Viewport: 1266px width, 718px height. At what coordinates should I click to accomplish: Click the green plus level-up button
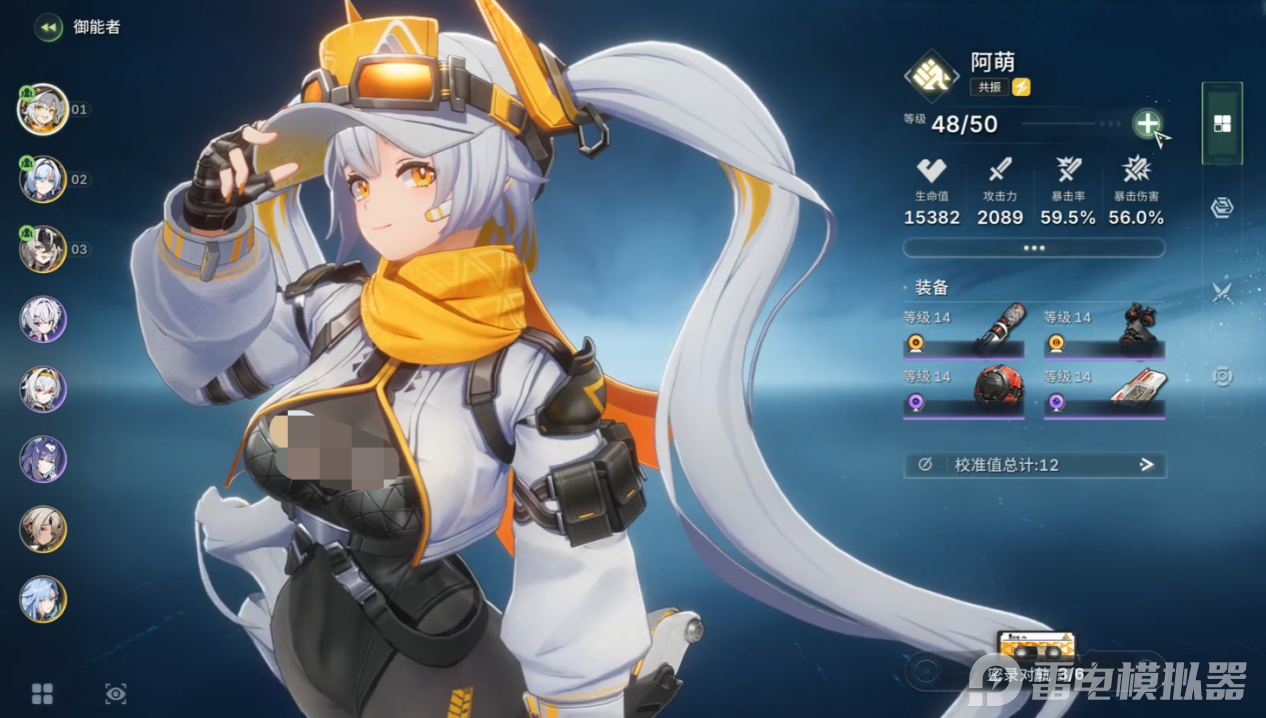coord(1147,124)
